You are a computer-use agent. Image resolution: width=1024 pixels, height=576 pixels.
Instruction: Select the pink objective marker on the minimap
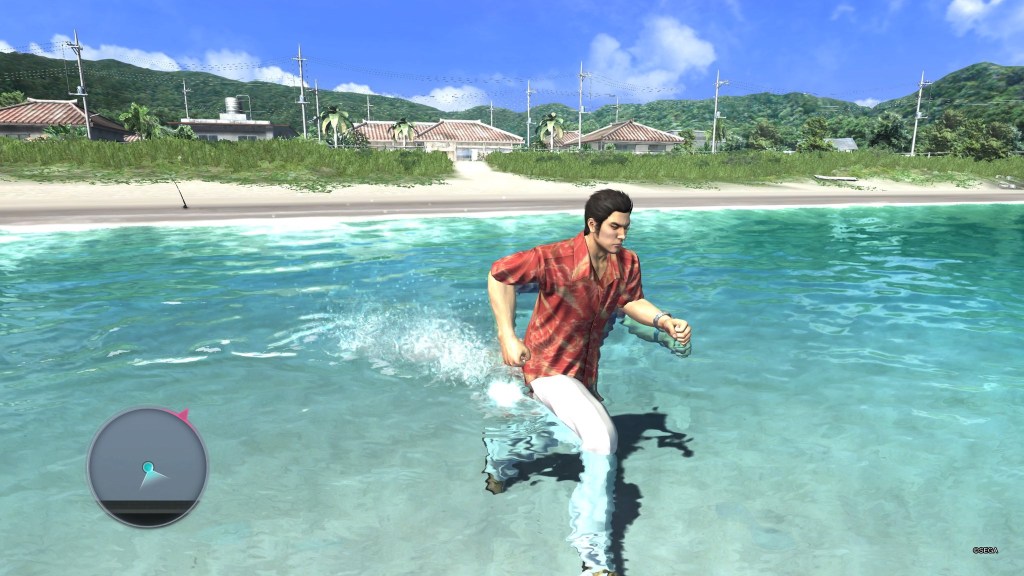click(182, 413)
